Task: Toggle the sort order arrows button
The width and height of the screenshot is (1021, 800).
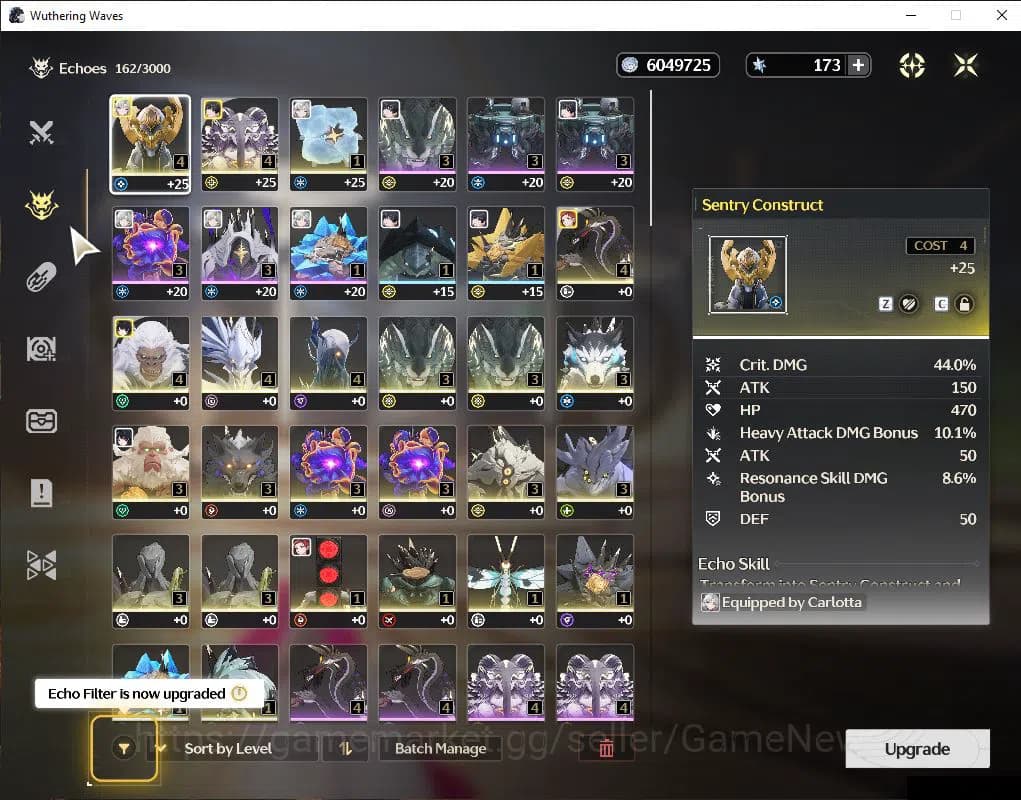Action: click(x=346, y=748)
